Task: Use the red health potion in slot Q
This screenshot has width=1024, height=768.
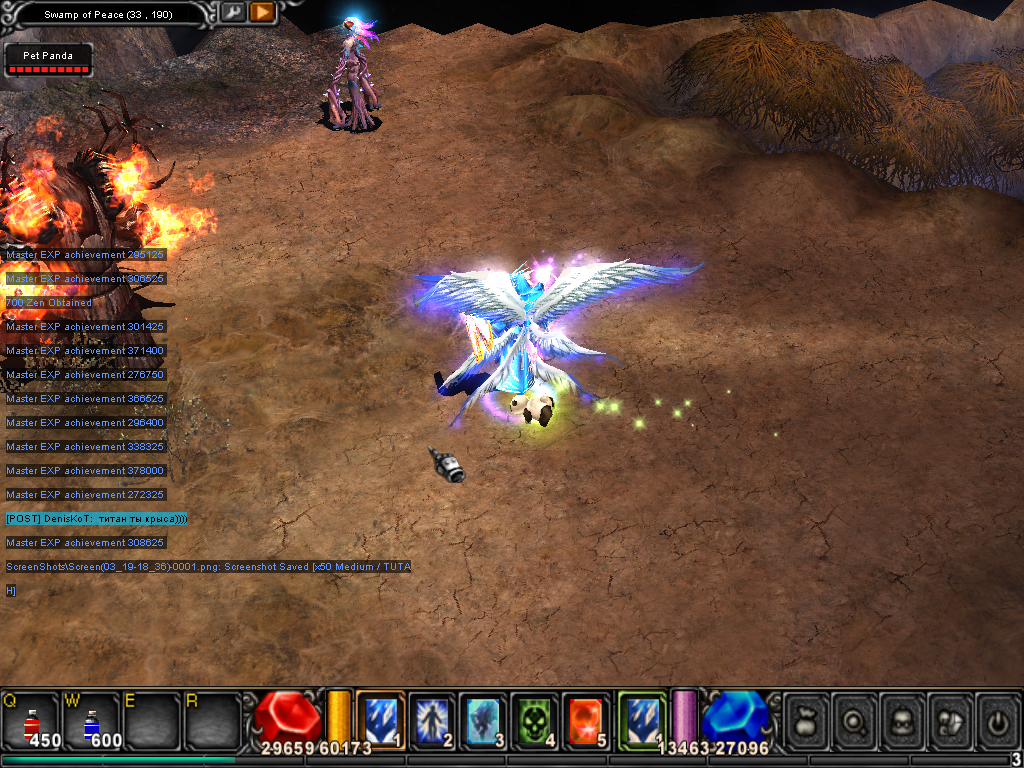Action: point(31,719)
